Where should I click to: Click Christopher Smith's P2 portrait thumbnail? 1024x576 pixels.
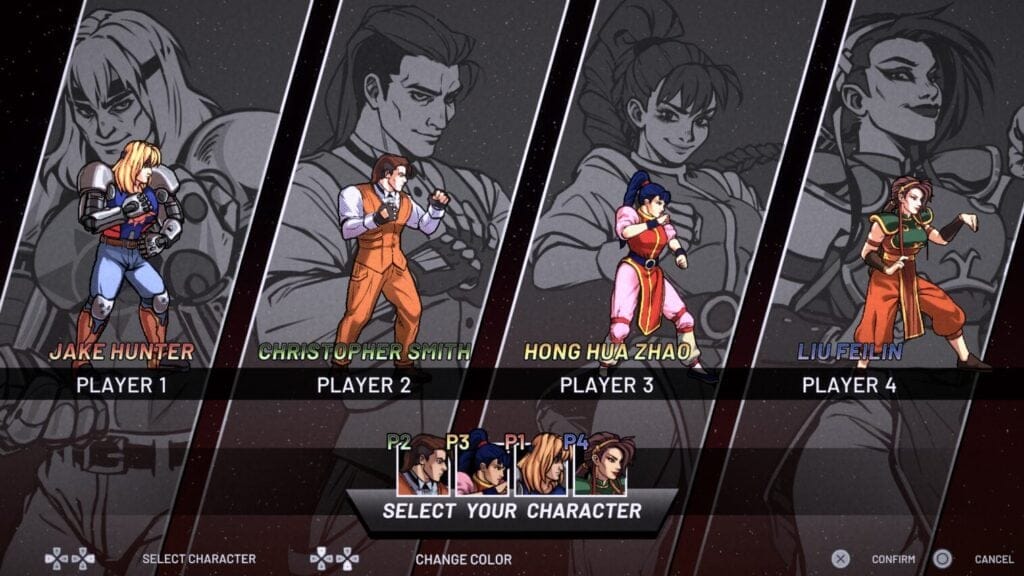[x=423, y=467]
